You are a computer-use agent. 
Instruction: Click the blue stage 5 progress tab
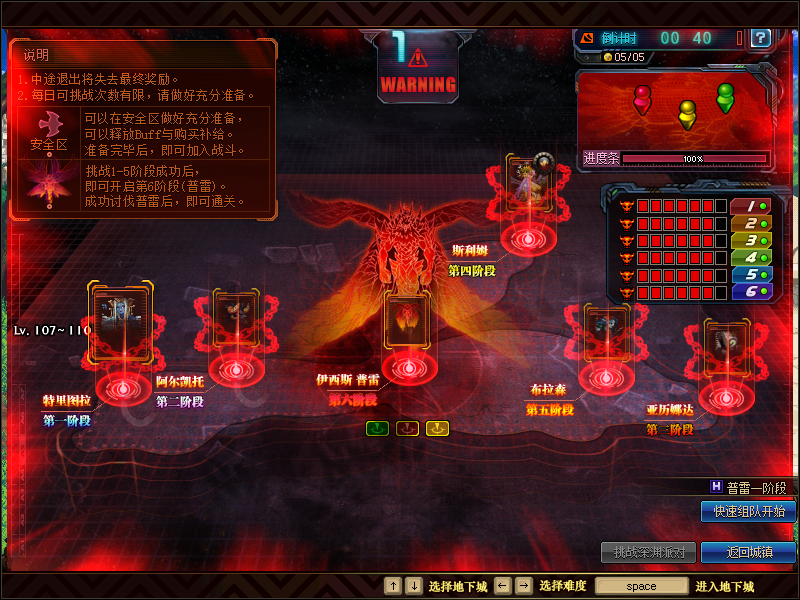750,274
